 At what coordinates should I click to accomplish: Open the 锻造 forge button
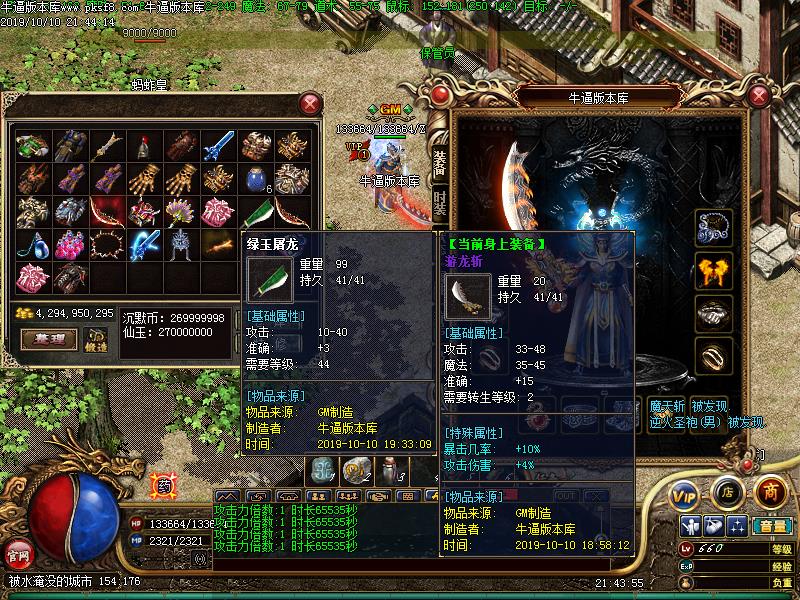click(x=96, y=339)
